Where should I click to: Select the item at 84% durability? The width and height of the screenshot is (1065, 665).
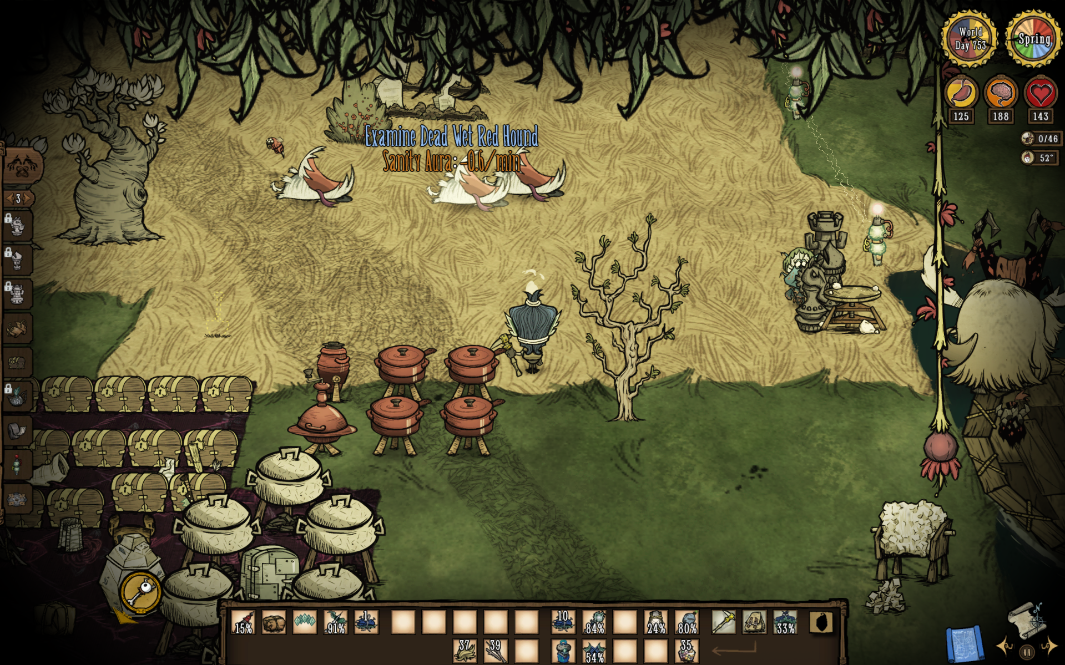pyautogui.click(x=595, y=622)
